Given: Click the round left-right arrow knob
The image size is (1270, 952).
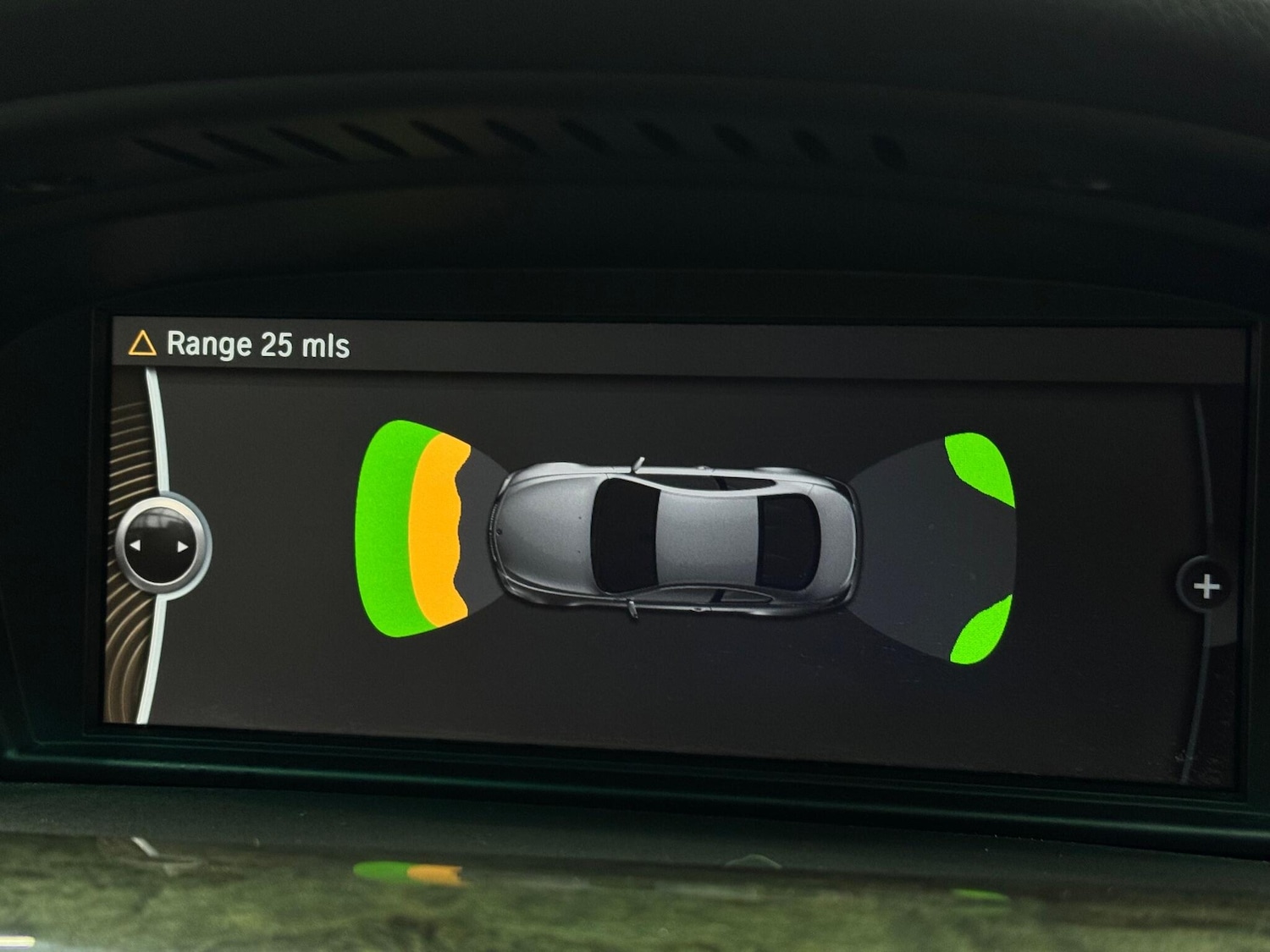Looking at the screenshot, I should pyautogui.click(x=159, y=547).
